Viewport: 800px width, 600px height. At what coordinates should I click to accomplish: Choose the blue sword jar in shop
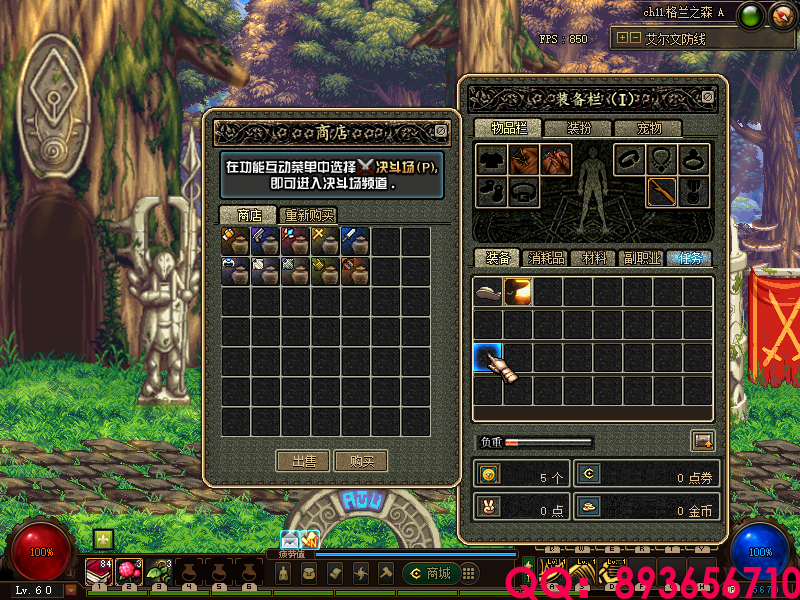tap(355, 240)
